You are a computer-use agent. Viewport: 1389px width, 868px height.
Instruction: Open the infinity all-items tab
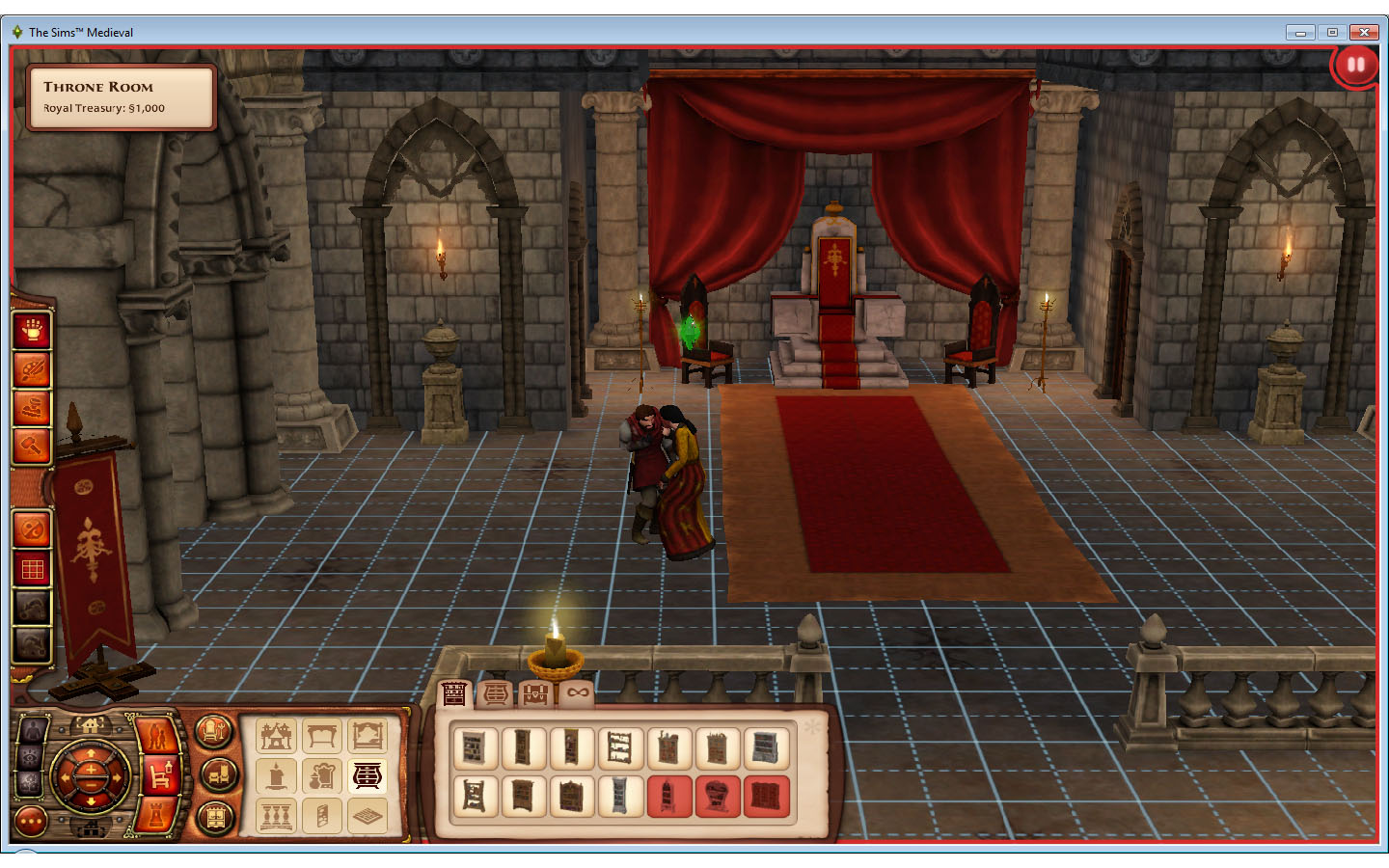577,692
